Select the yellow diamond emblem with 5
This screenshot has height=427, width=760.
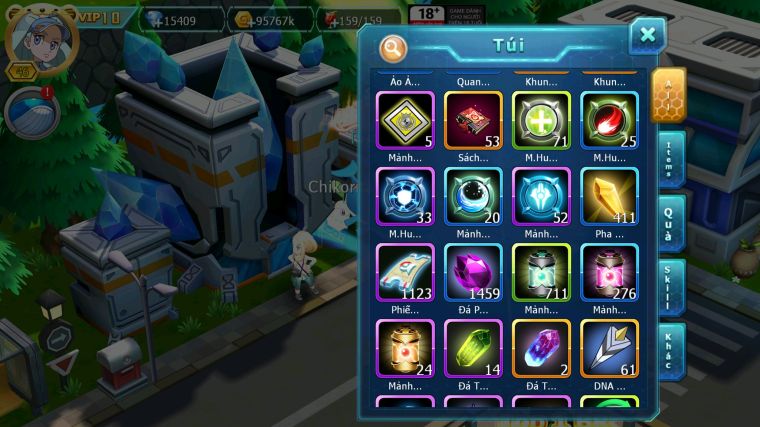(x=405, y=120)
